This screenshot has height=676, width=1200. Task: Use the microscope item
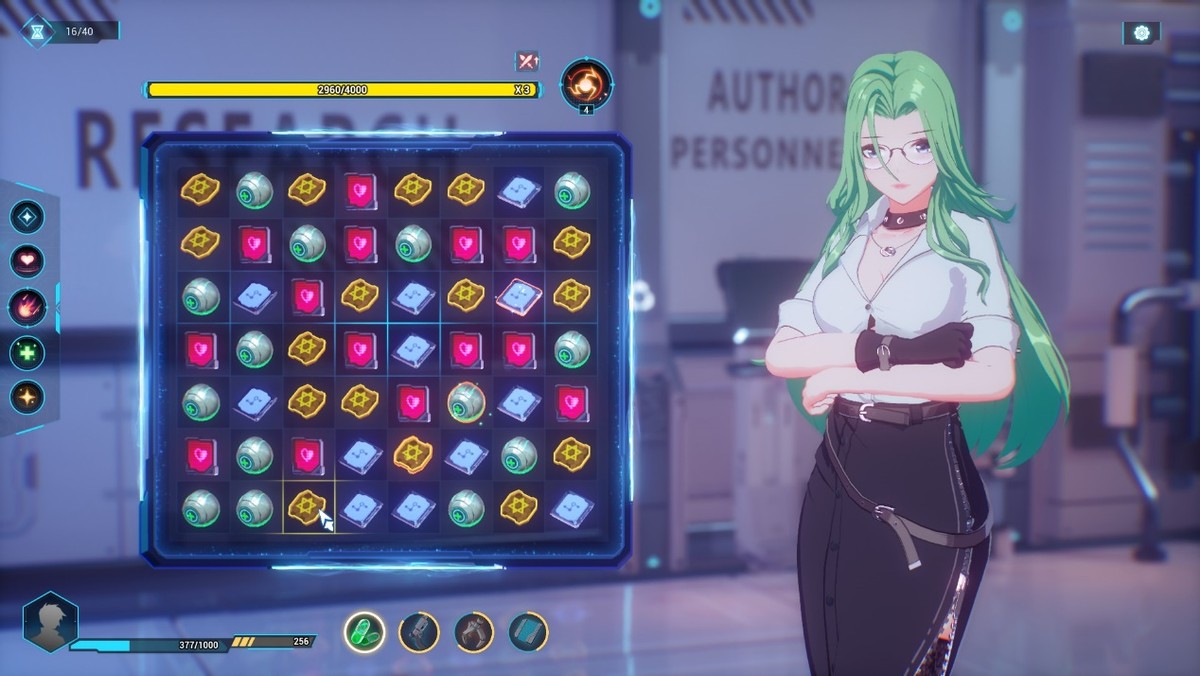coord(418,631)
